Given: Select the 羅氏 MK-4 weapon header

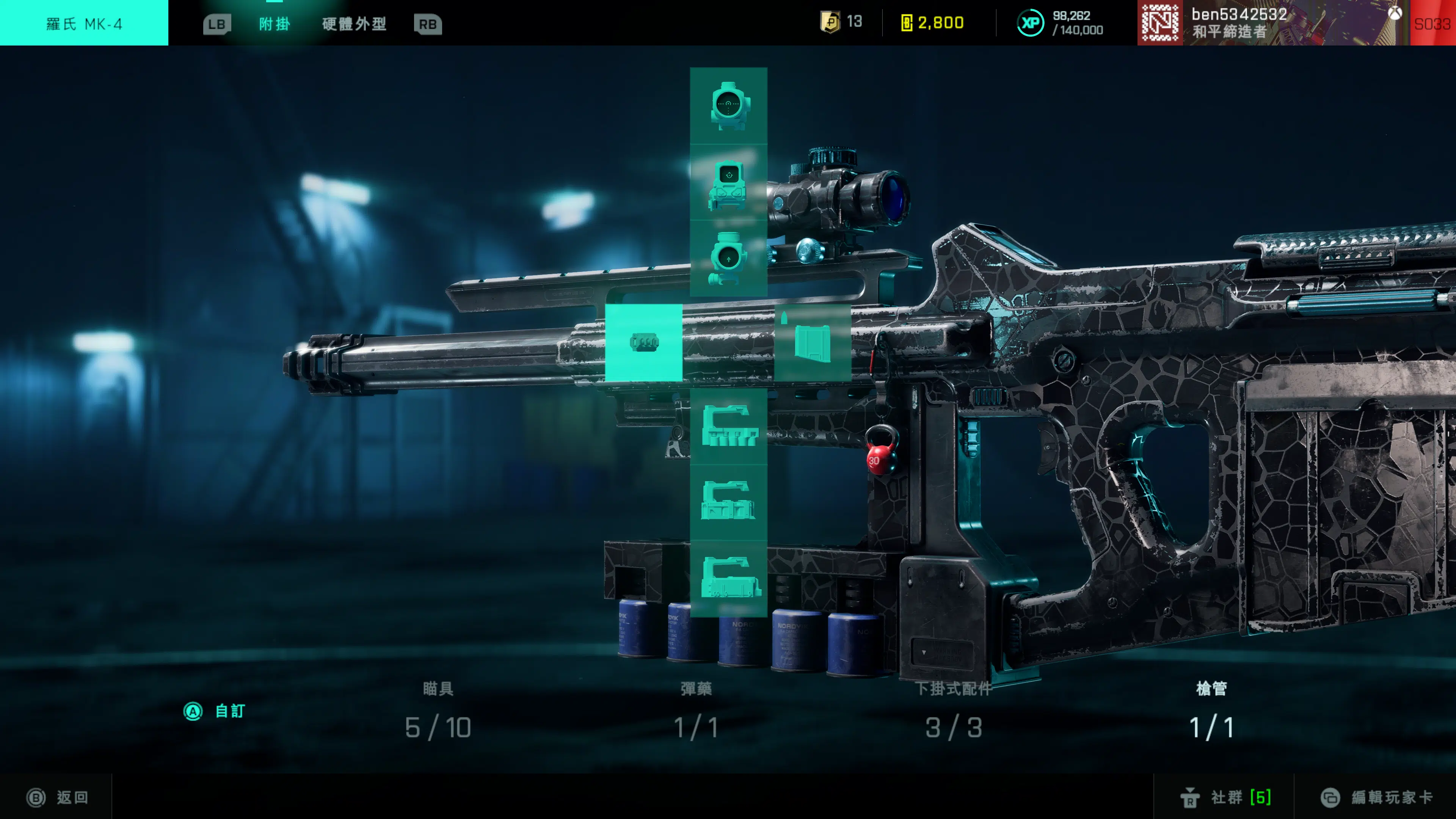Looking at the screenshot, I should pos(84,24).
